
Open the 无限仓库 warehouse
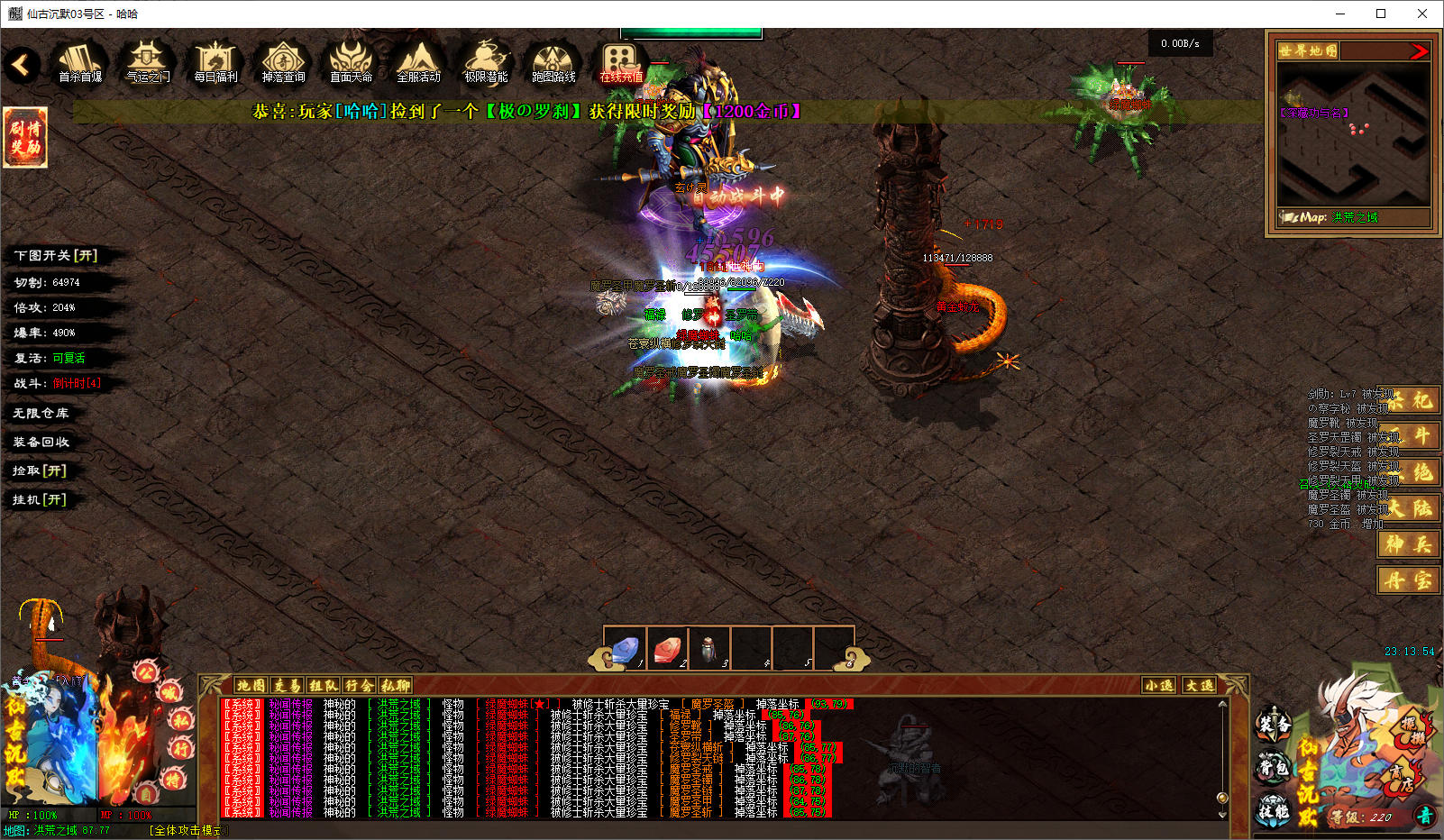[41, 413]
